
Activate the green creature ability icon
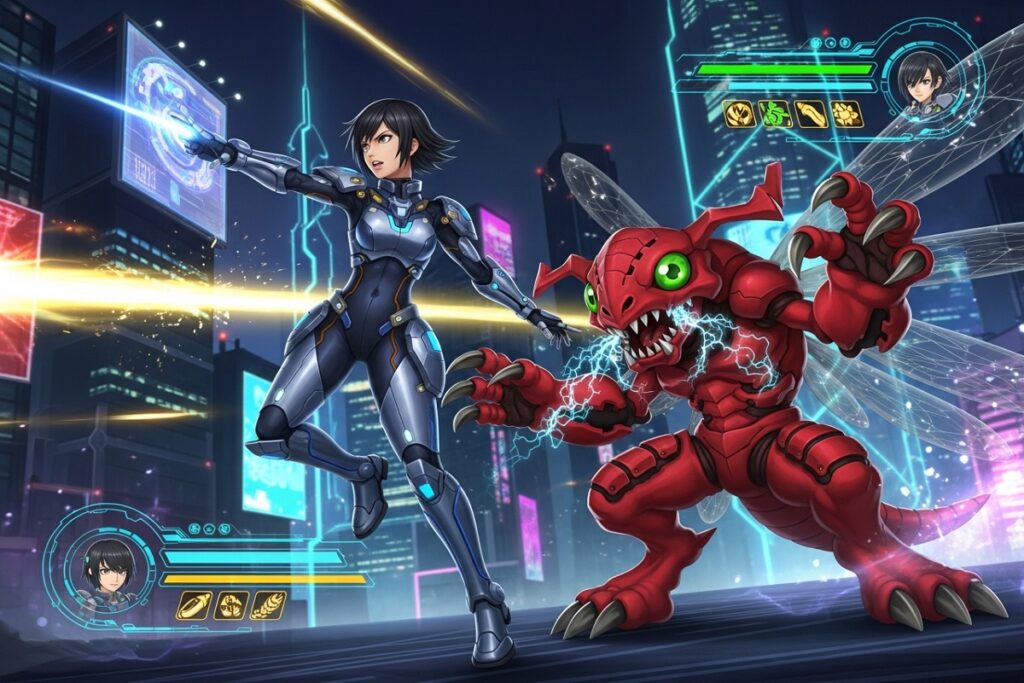click(x=775, y=113)
